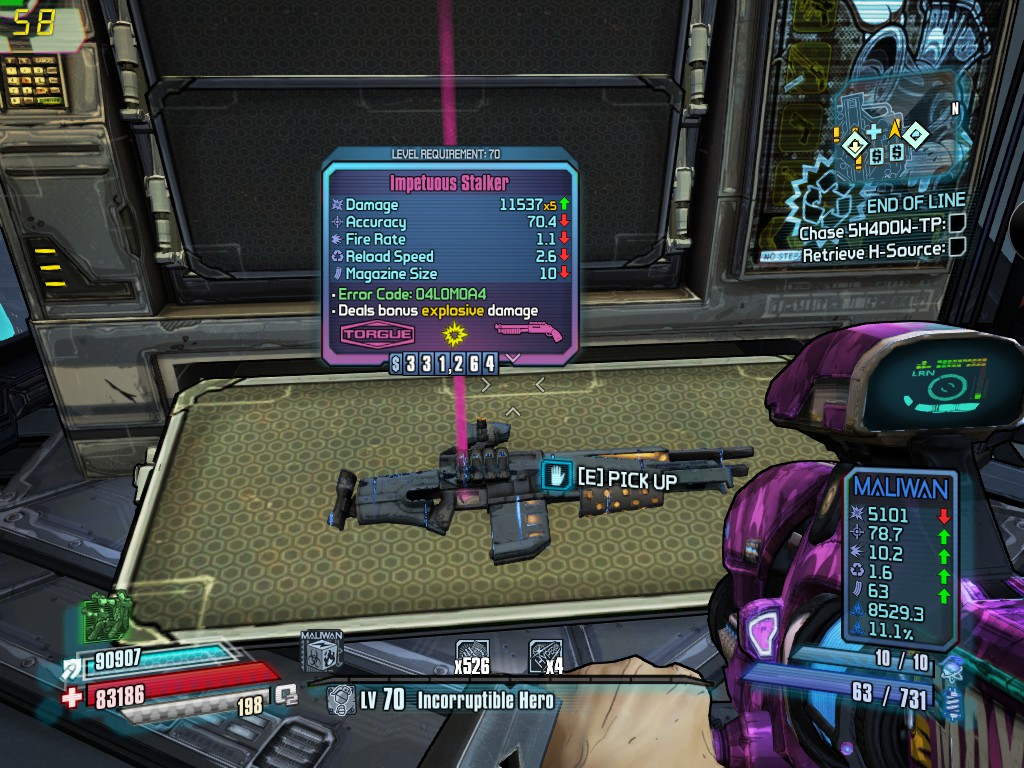Viewport: 1024px width, 768px height.
Task: Tick the Chase 5H4D0W-TP objective checkbox
Action: (957, 225)
